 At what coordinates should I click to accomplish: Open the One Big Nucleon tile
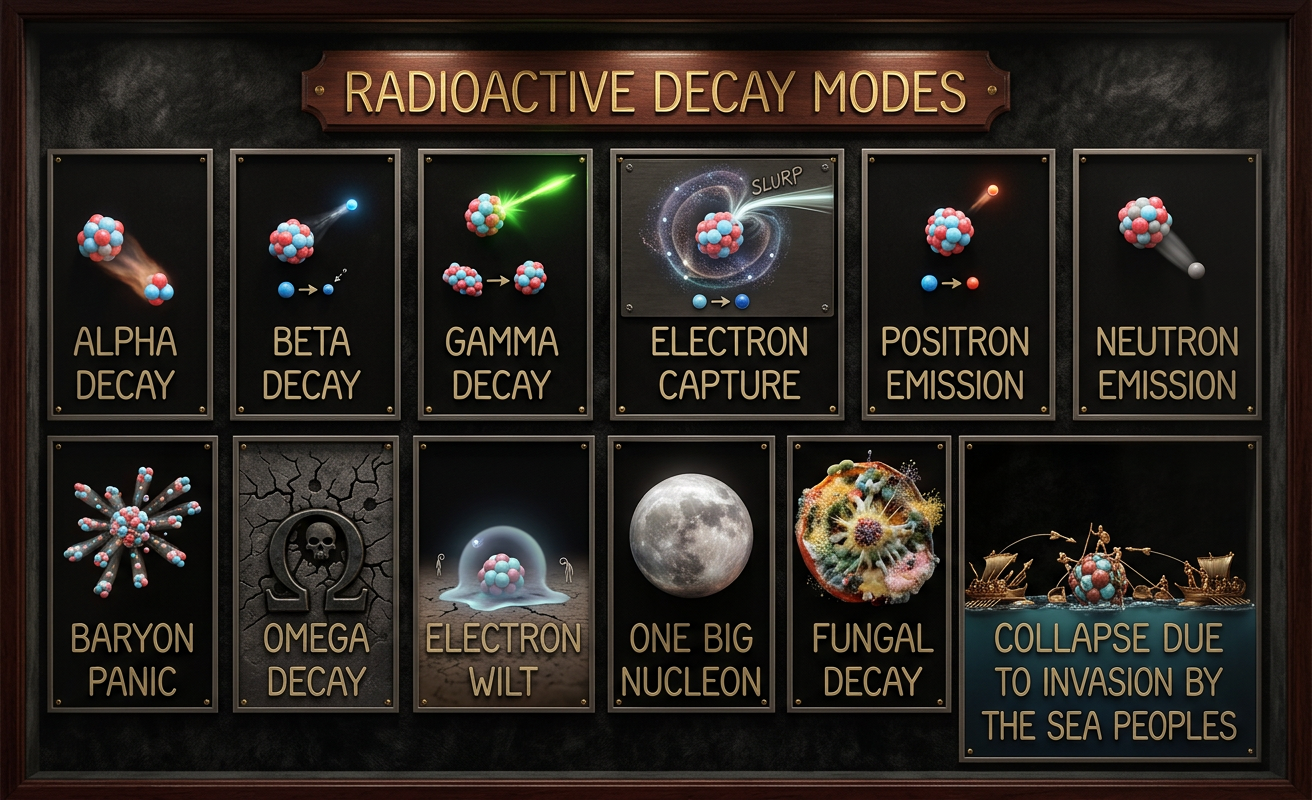coord(691,573)
